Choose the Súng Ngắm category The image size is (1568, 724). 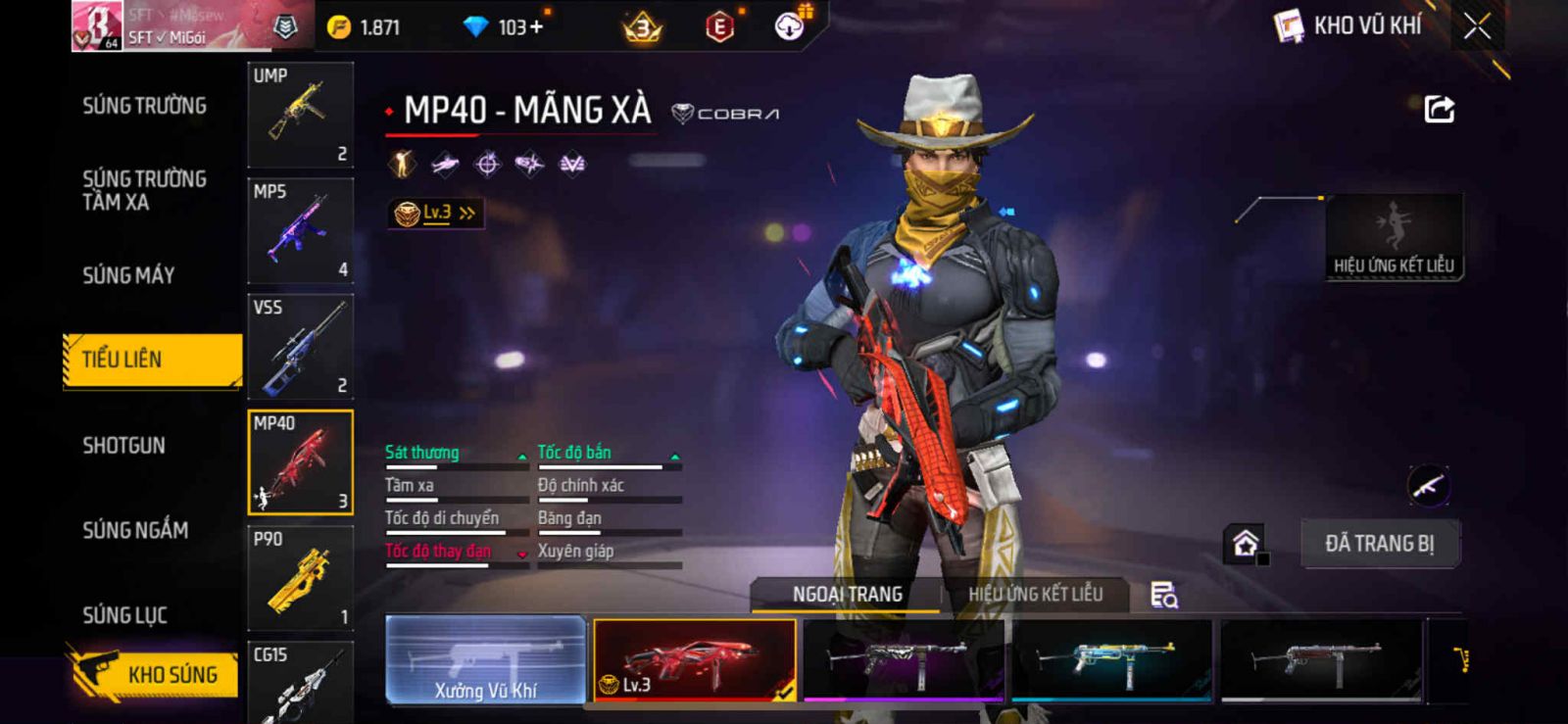(135, 530)
